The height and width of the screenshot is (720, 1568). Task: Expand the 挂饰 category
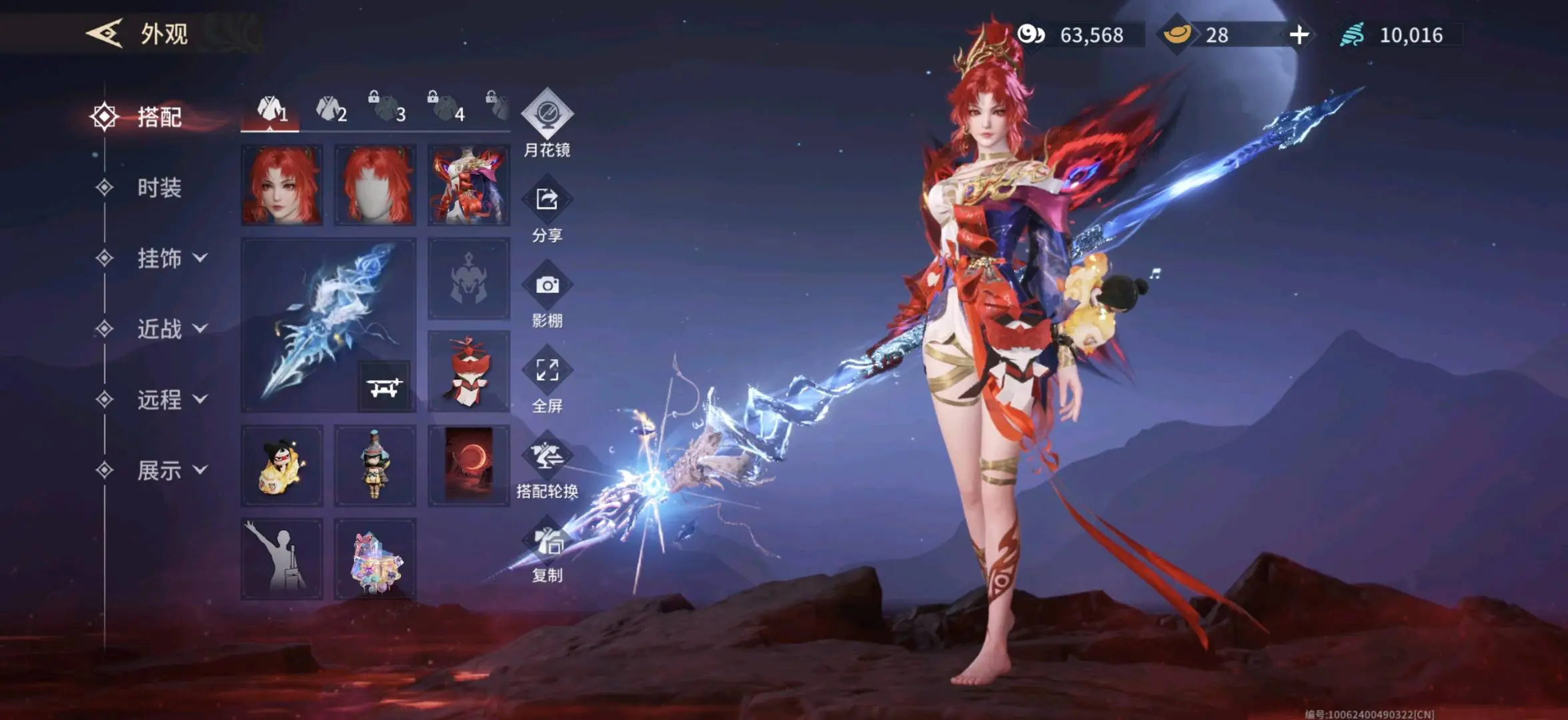pyautogui.click(x=171, y=259)
